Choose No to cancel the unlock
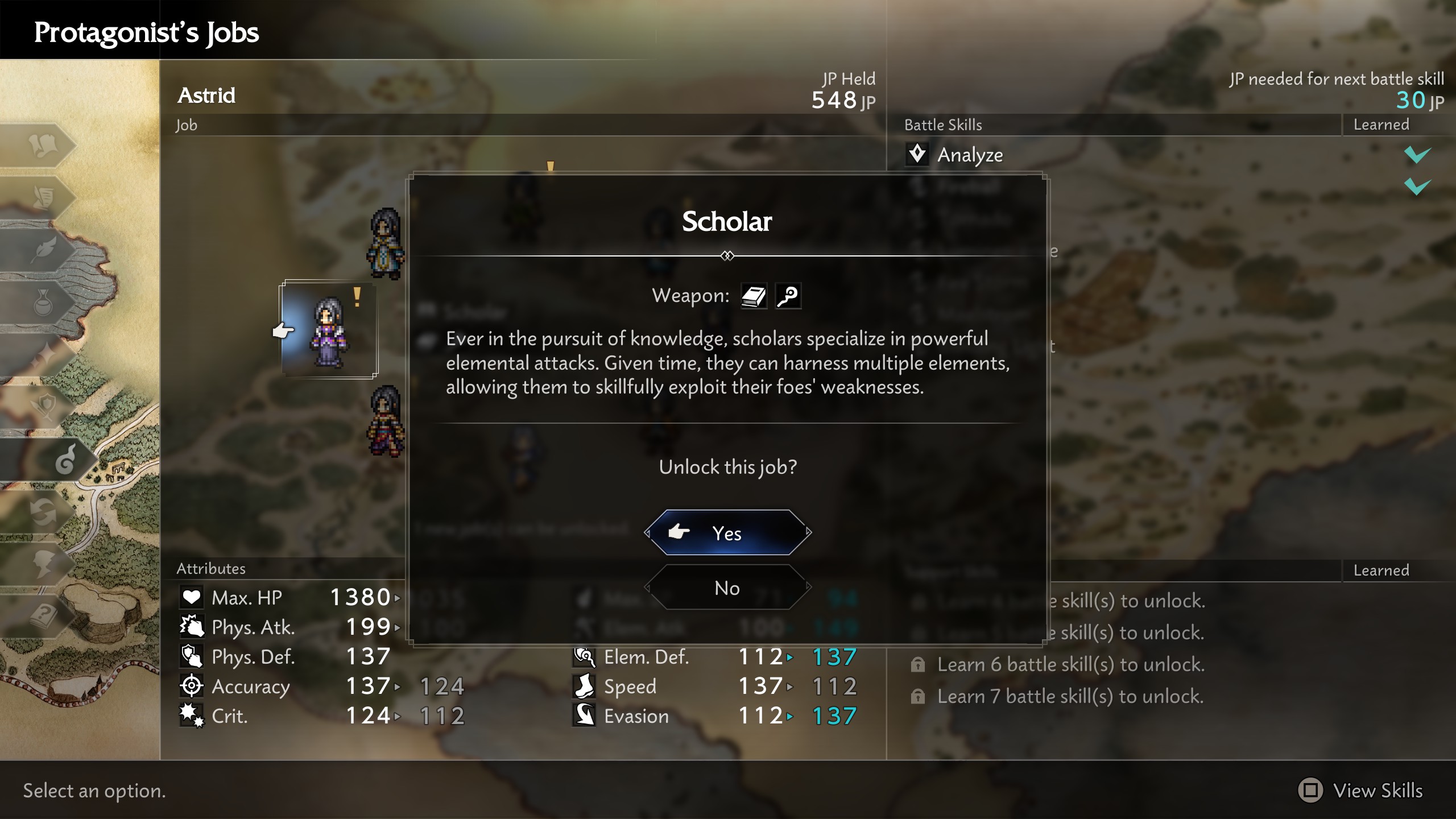This screenshot has width=1456, height=819. pos(727,588)
